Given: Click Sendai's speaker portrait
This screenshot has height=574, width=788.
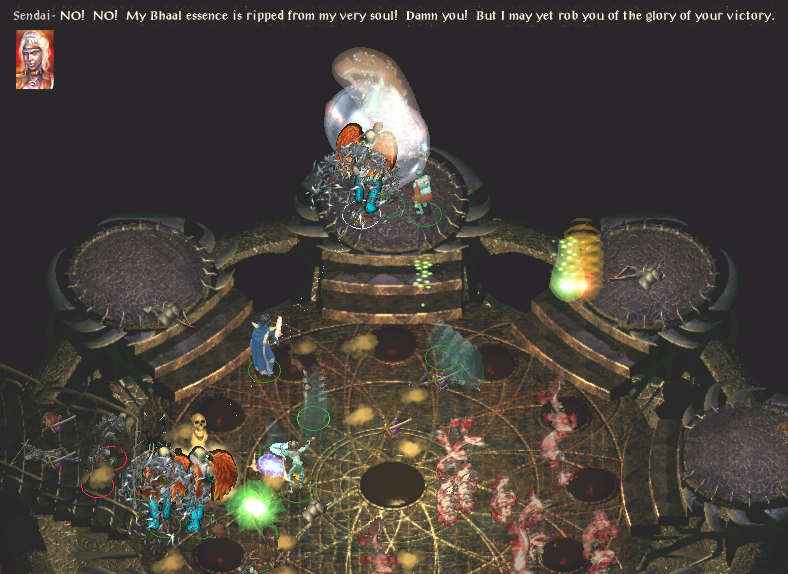Looking at the screenshot, I should [x=35, y=59].
